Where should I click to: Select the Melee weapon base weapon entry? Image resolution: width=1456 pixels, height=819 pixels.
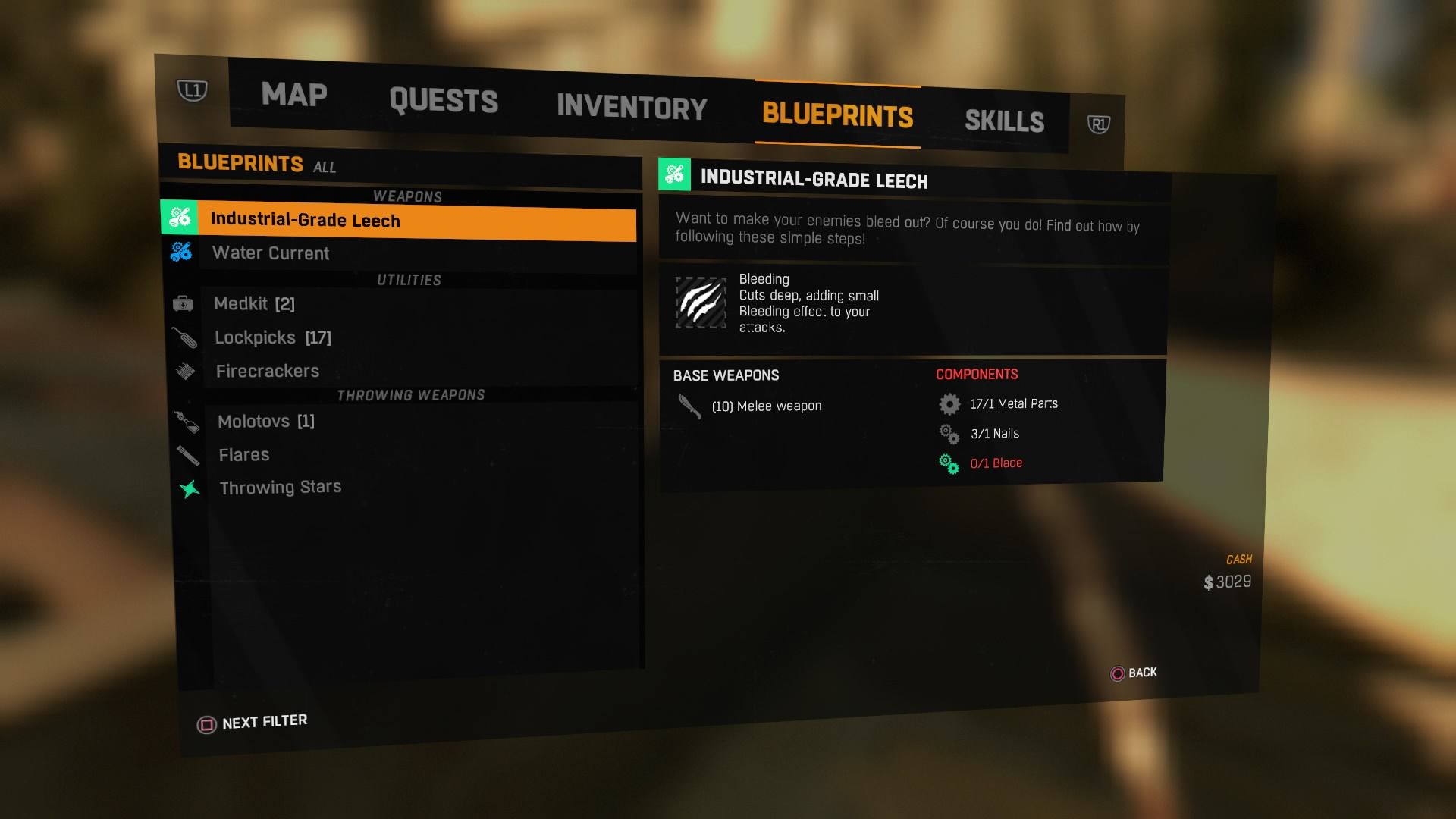point(766,406)
